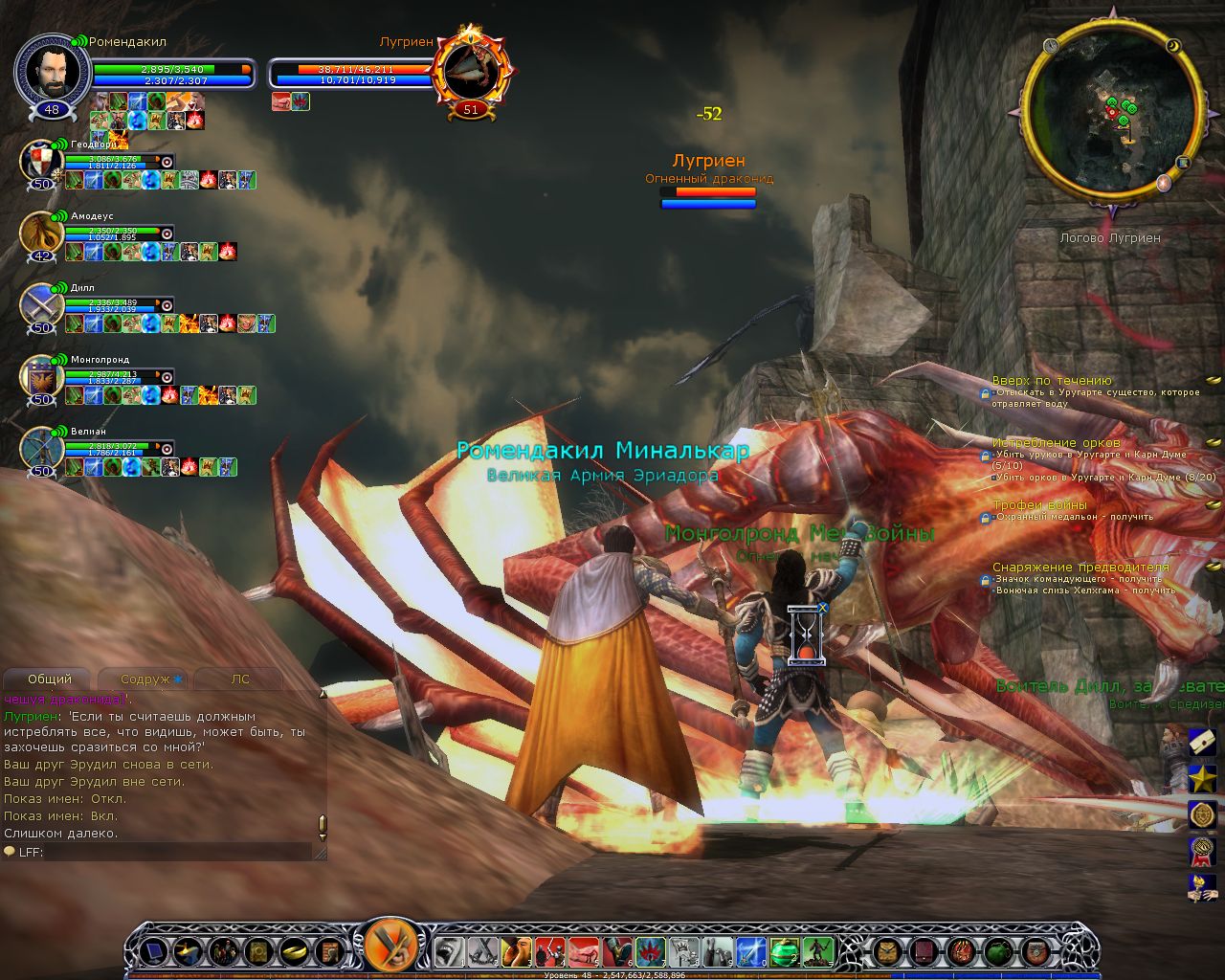Click the gold star alert icon

1202,778
